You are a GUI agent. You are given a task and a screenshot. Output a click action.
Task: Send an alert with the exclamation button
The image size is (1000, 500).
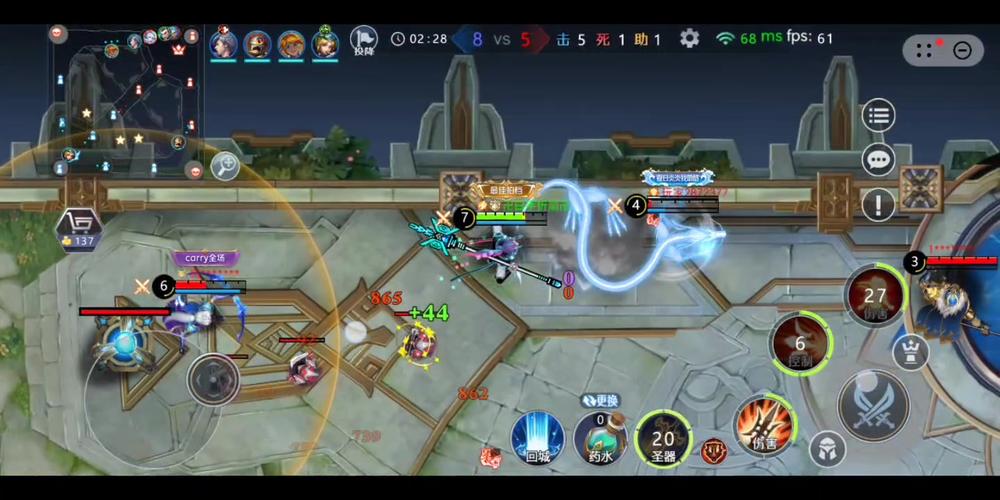878,205
